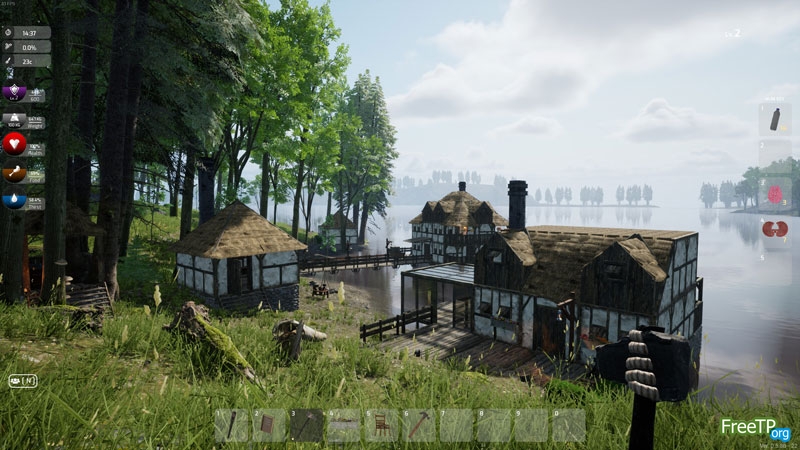Use the water bottle quick slot

pyautogui.click(x=775, y=120)
